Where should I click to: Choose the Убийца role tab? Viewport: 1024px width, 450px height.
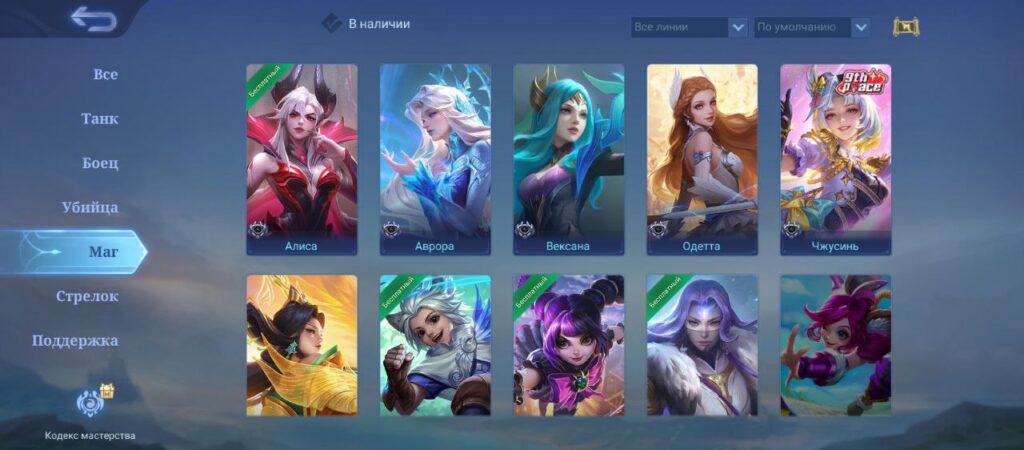pyautogui.click(x=90, y=208)
